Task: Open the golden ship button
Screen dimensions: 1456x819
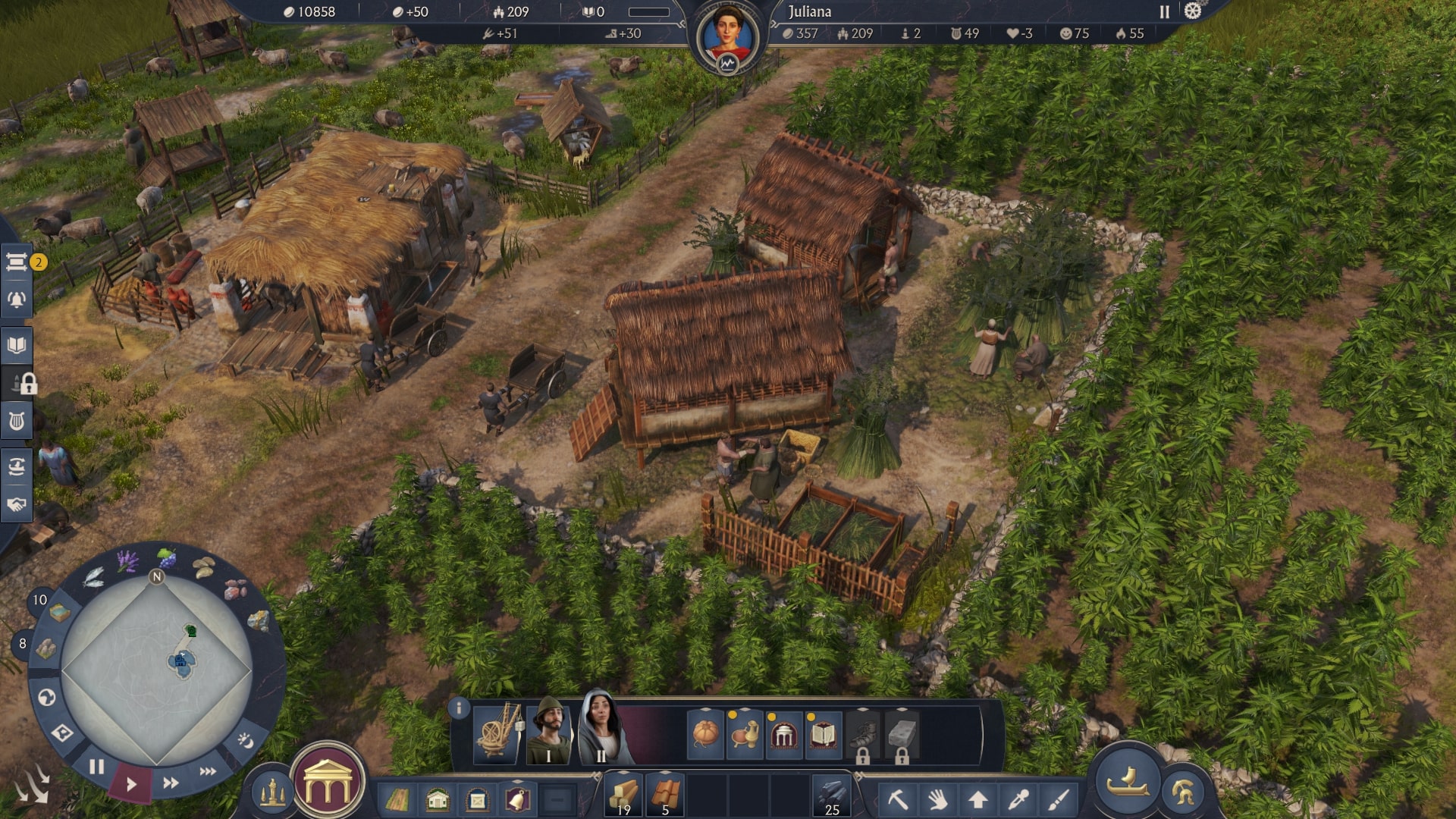Action: coord(1128,781)
